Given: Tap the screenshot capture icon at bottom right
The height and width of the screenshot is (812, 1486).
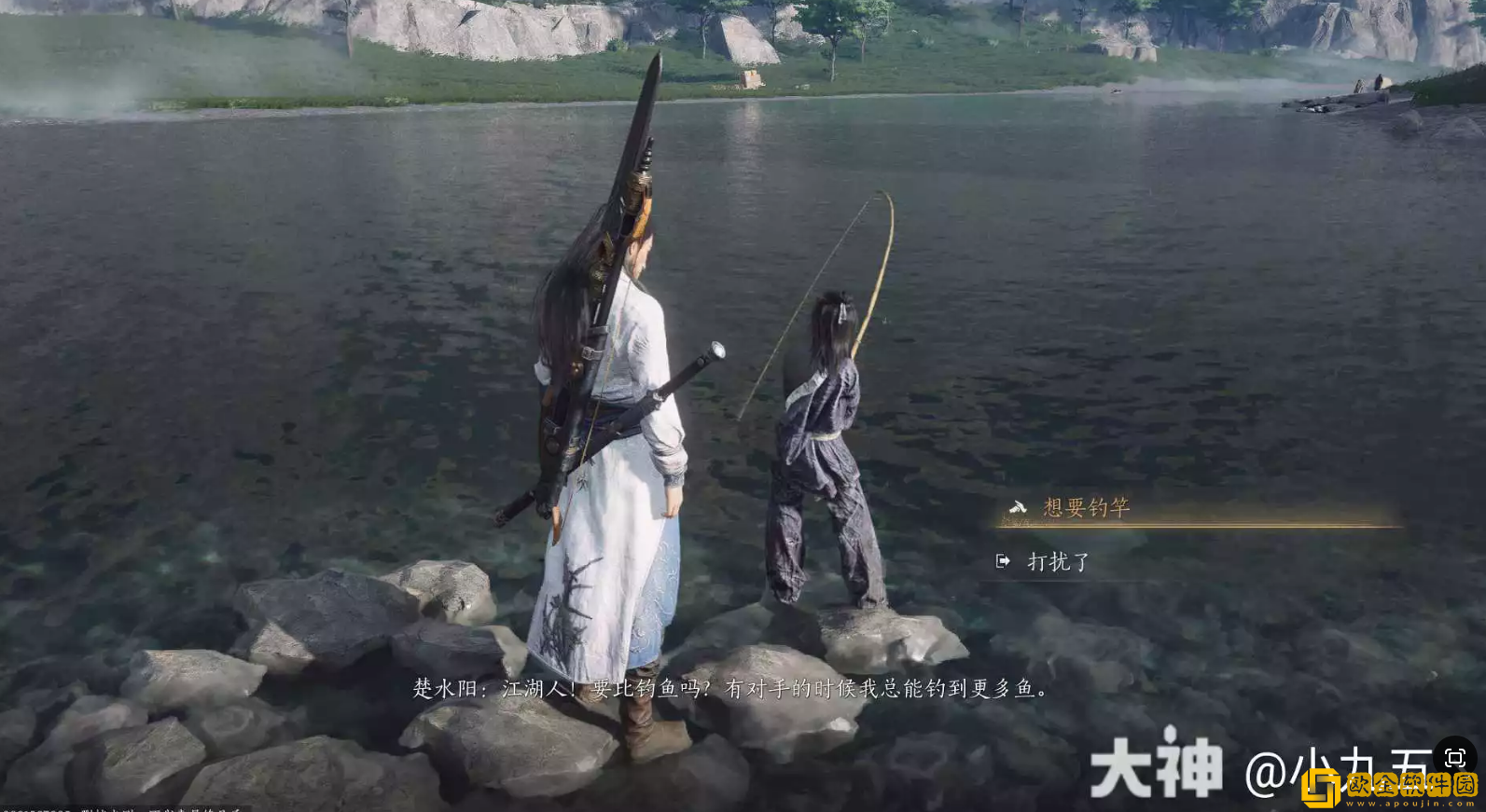Looking at the screenshot, I should 1454,759.
